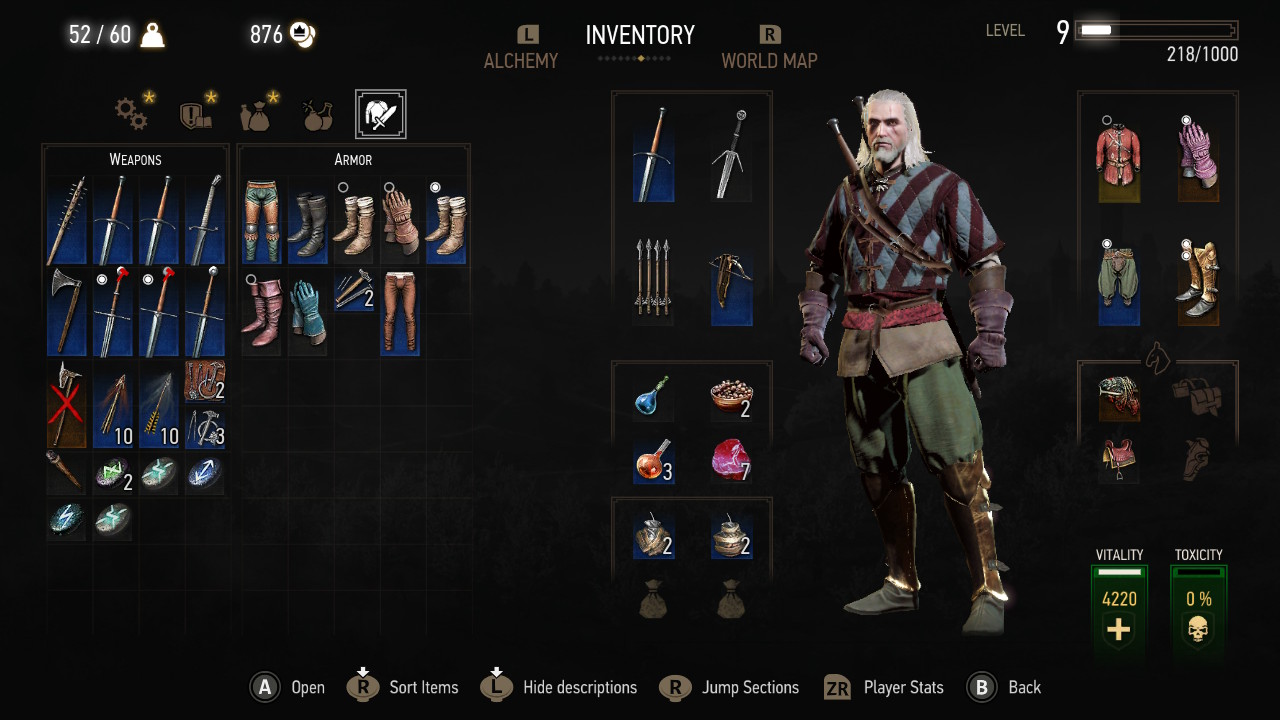Open the World Map tab
The image size is (1280, 720).
(x=769, y=60)
